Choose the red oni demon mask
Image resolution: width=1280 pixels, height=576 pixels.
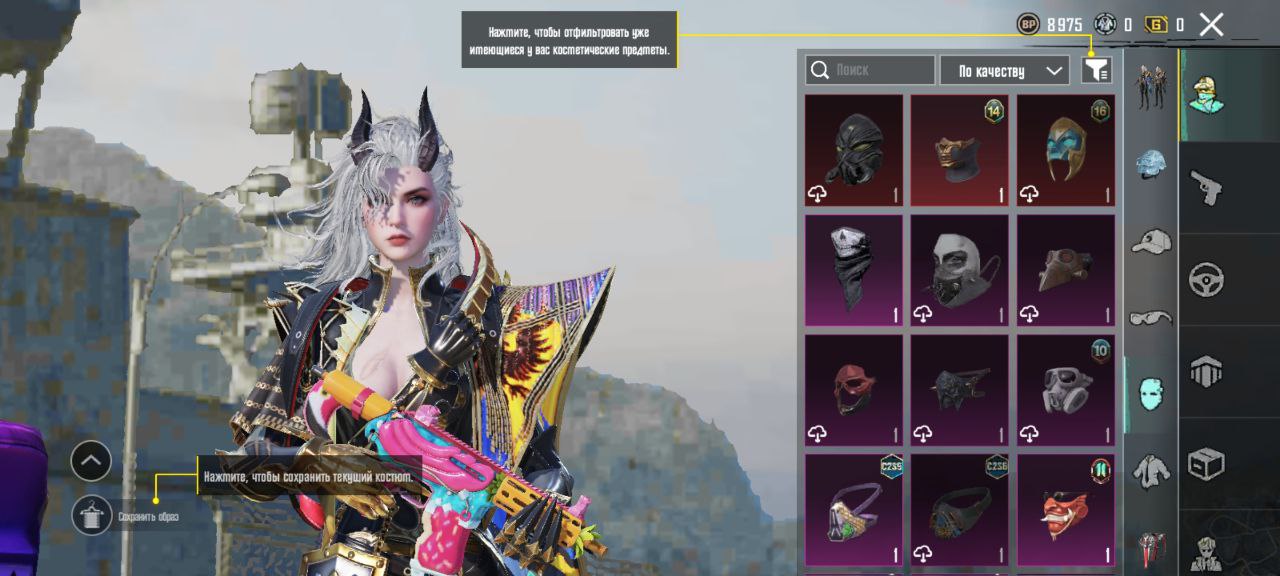click(1066, 510)
